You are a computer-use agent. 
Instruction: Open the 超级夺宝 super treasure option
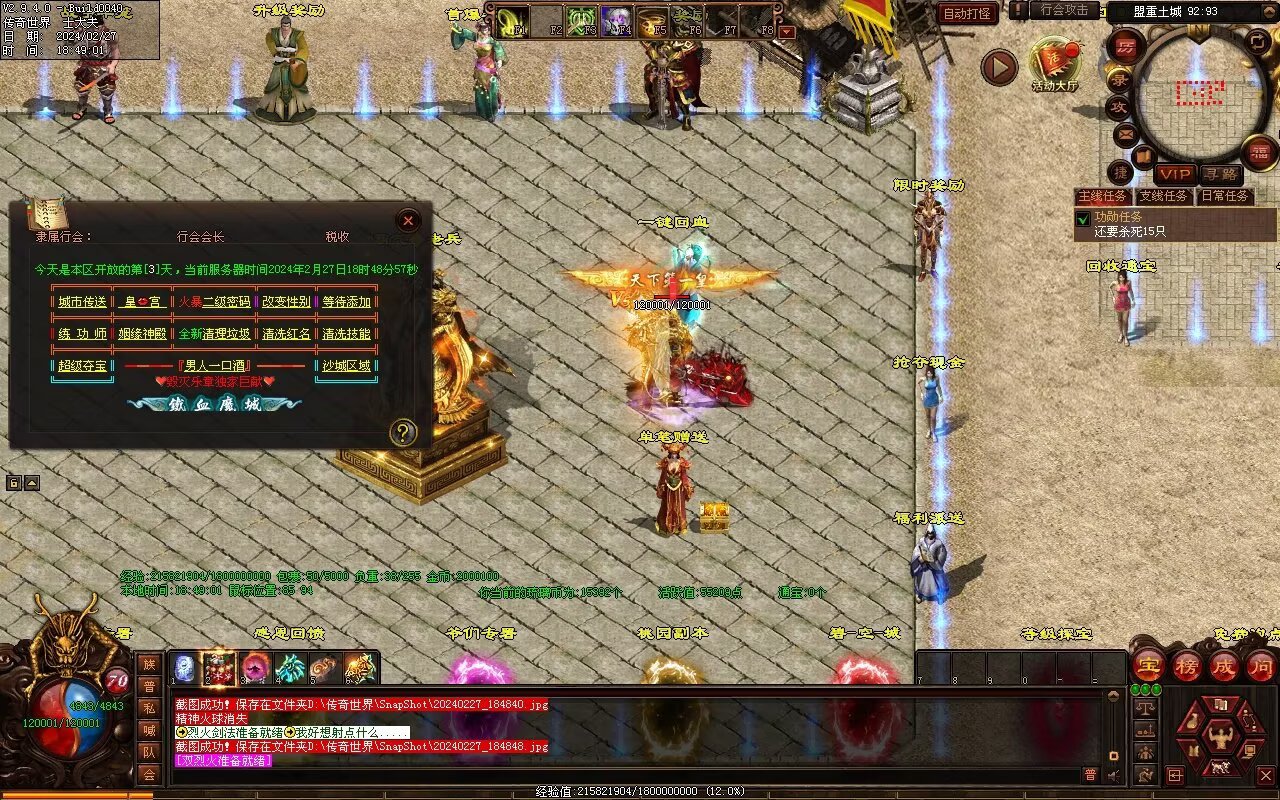coord(81,366)
